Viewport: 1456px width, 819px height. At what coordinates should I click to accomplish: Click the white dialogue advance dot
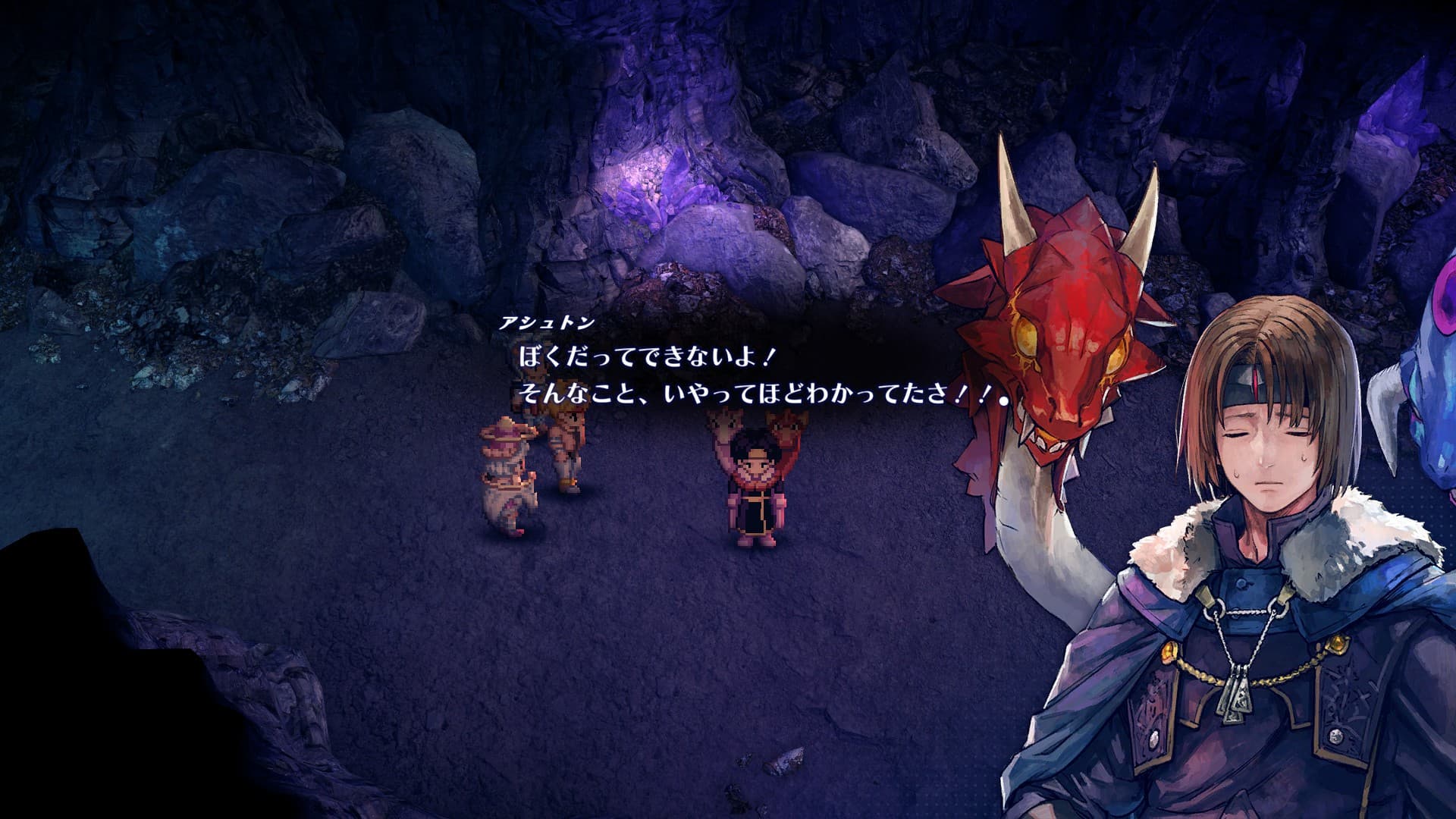[1004, 402]
